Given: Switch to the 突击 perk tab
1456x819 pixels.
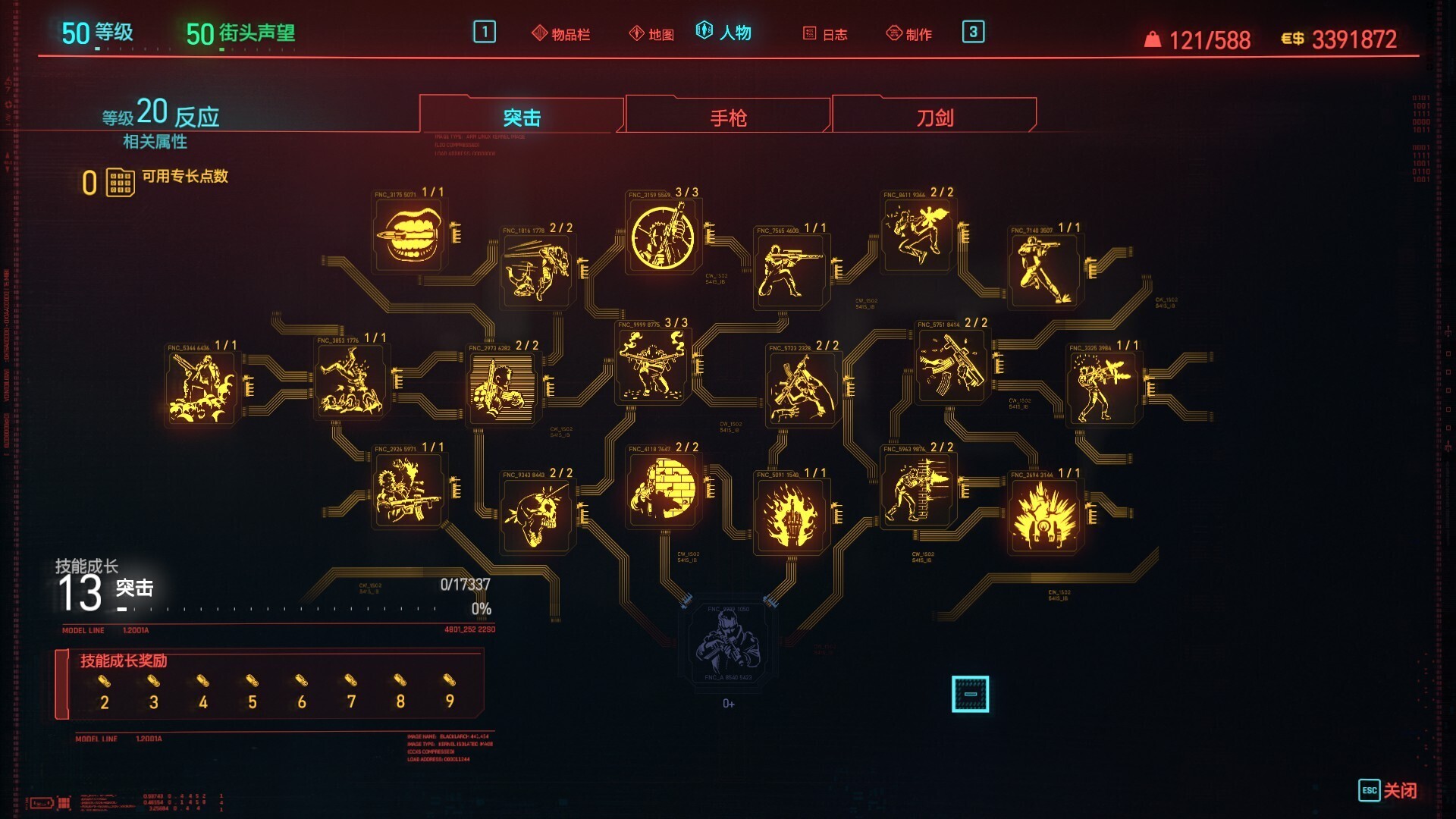Looking at the screenshot, I should click(522, 118).
